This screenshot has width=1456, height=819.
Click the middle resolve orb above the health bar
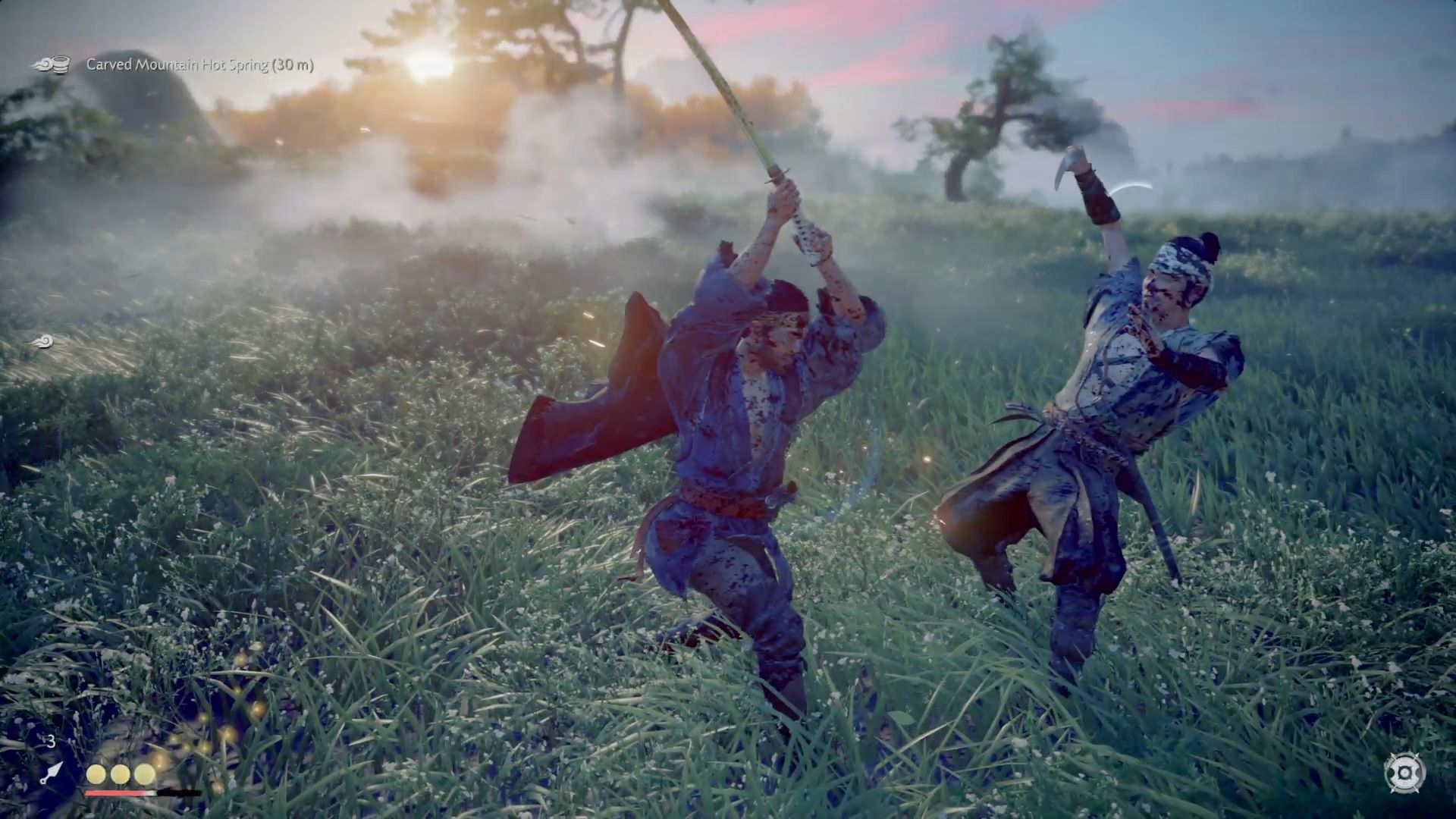(x=120, y=774)
